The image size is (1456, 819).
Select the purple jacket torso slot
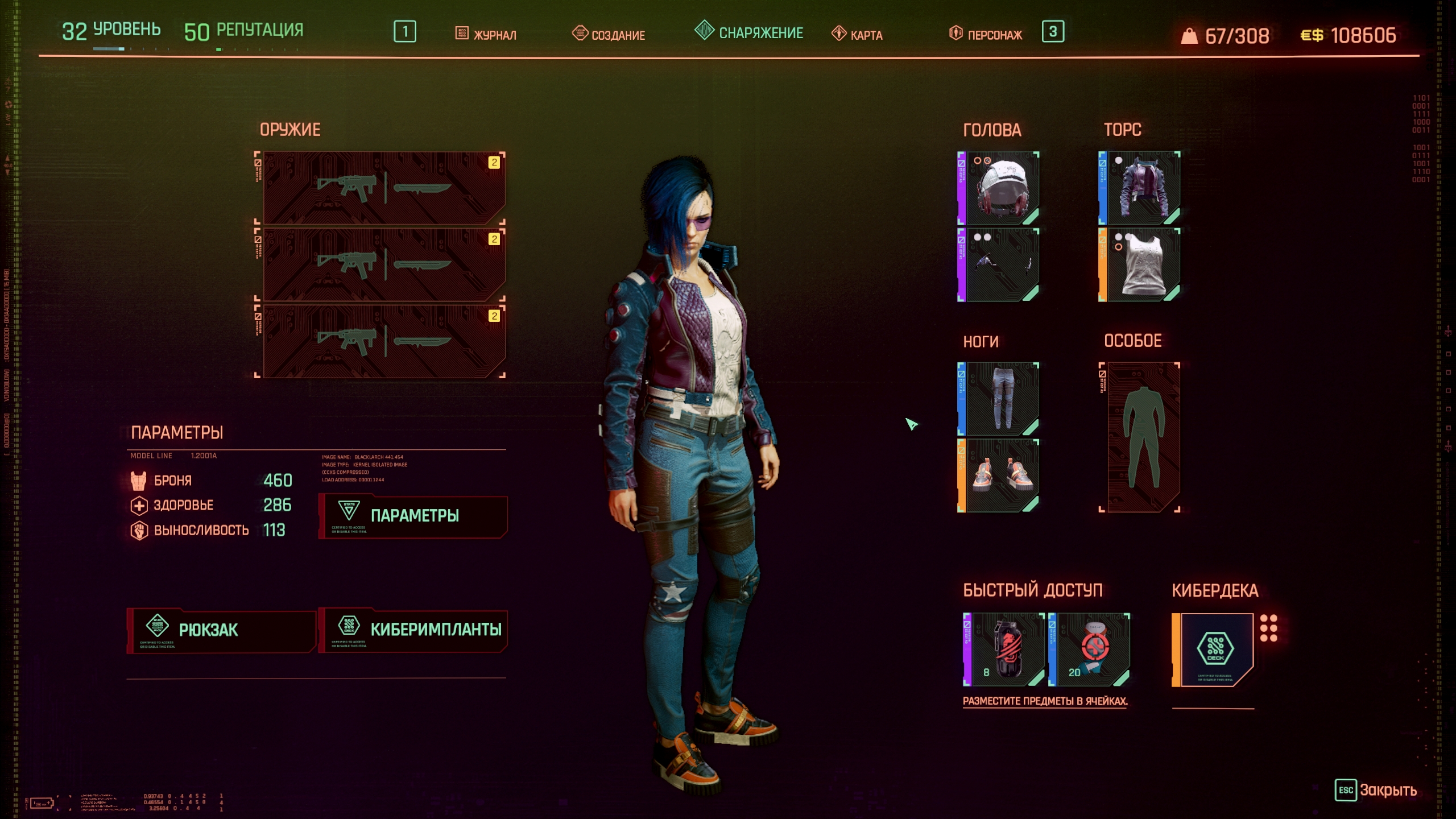tap(1140, 188)
